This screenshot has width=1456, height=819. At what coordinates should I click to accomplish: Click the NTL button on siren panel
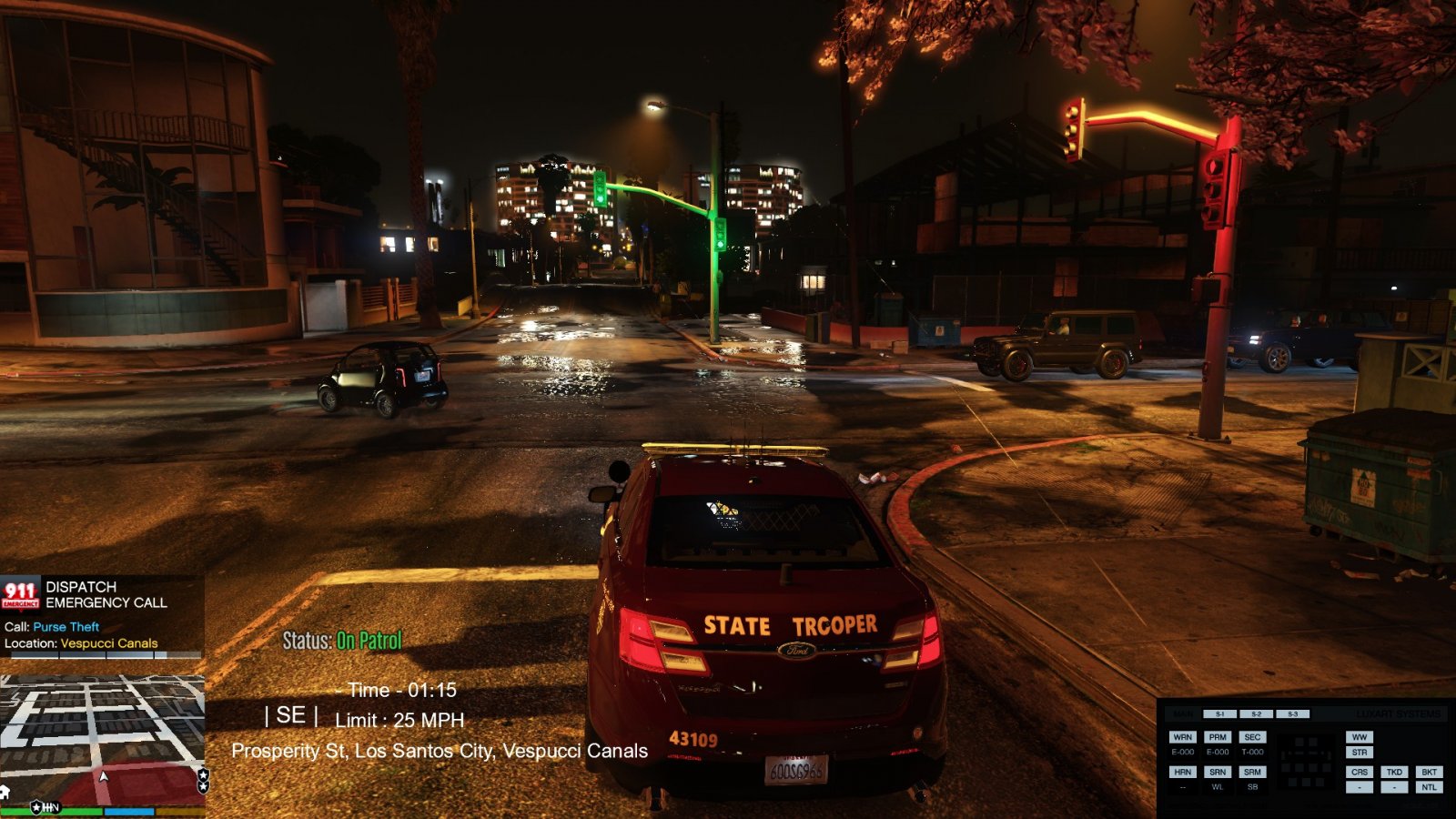click(x=1429, y=787)
